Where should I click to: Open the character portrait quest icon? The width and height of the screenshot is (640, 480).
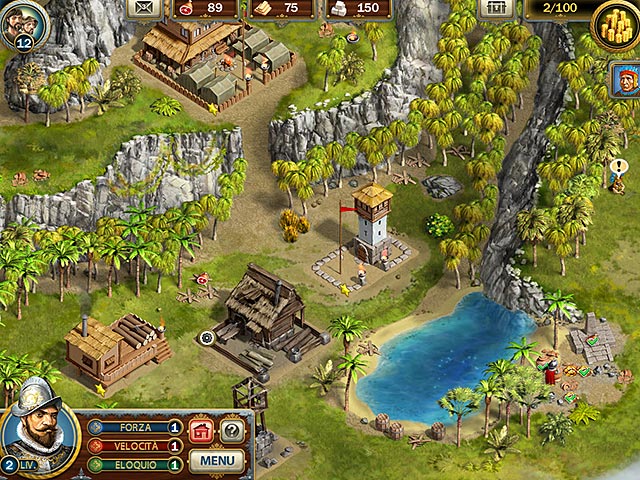pyautogui.click(x=625, y=80)
